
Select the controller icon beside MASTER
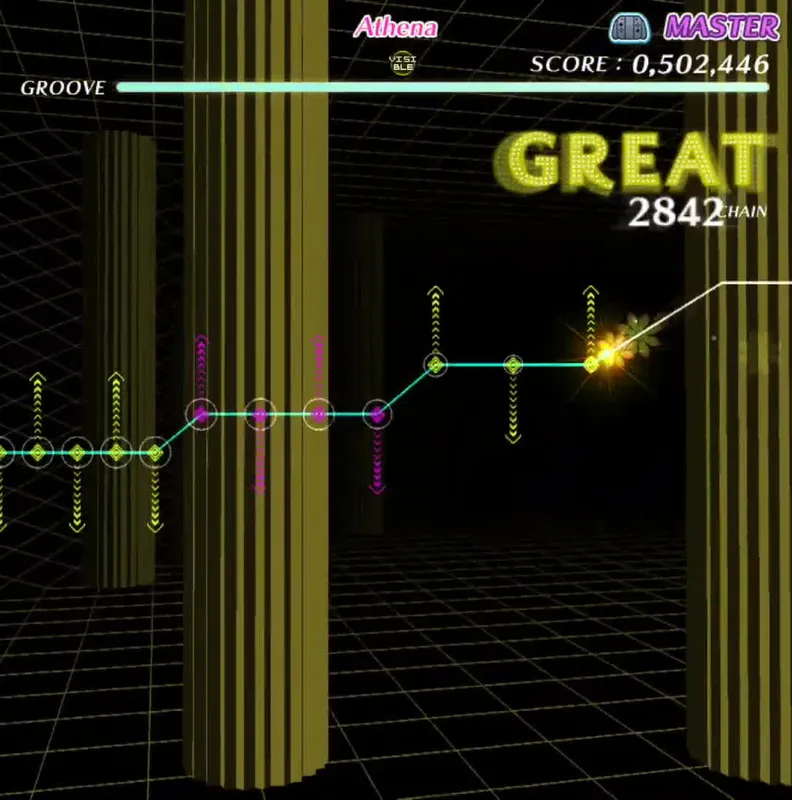pyautogui.click(x=631, y=27)
